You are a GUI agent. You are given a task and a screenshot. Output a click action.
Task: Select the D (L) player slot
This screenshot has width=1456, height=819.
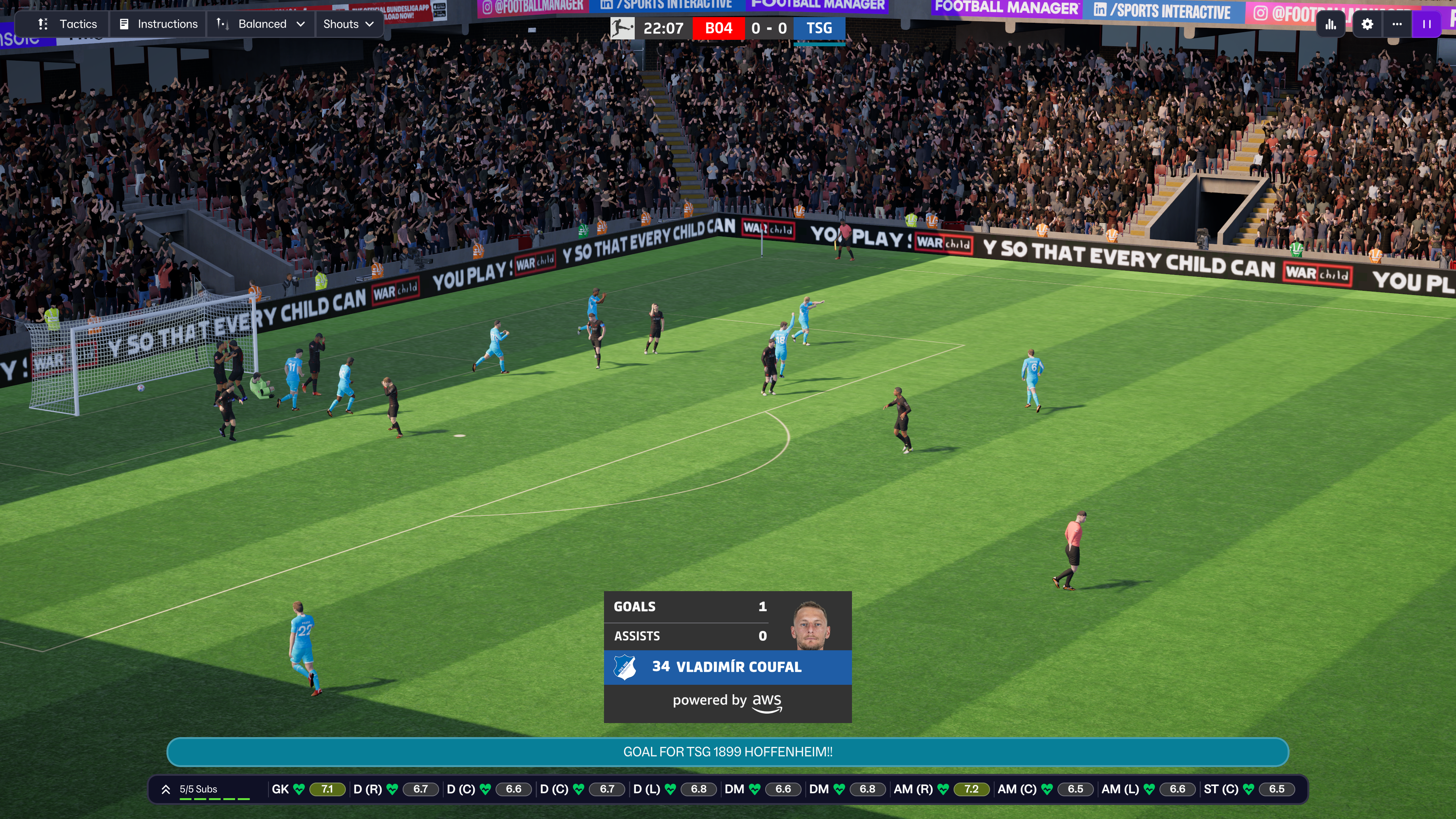[674, 789]
